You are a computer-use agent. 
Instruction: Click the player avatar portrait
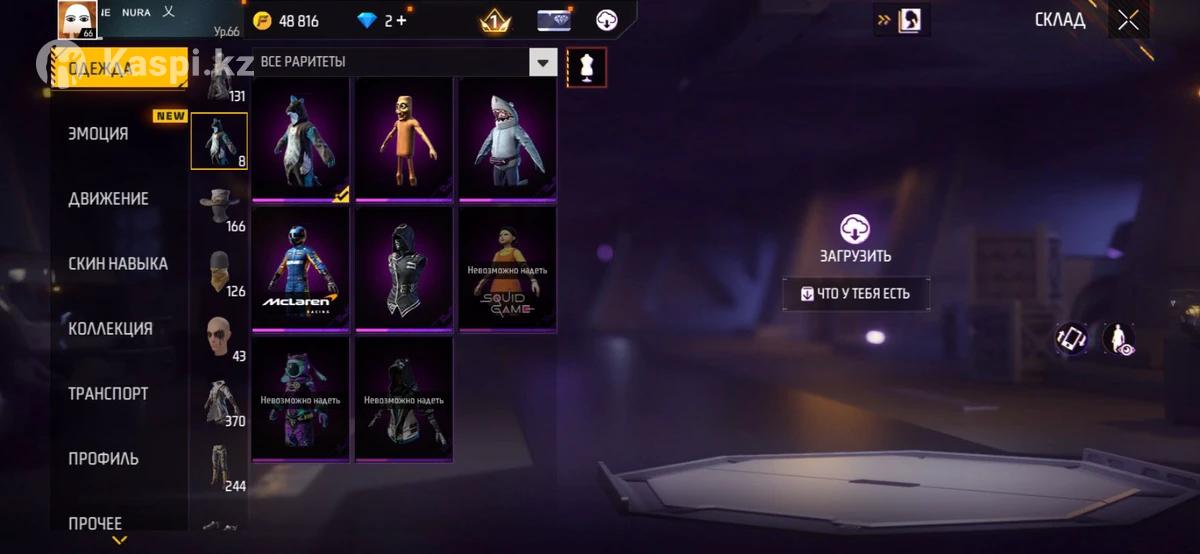coord(77,20)
